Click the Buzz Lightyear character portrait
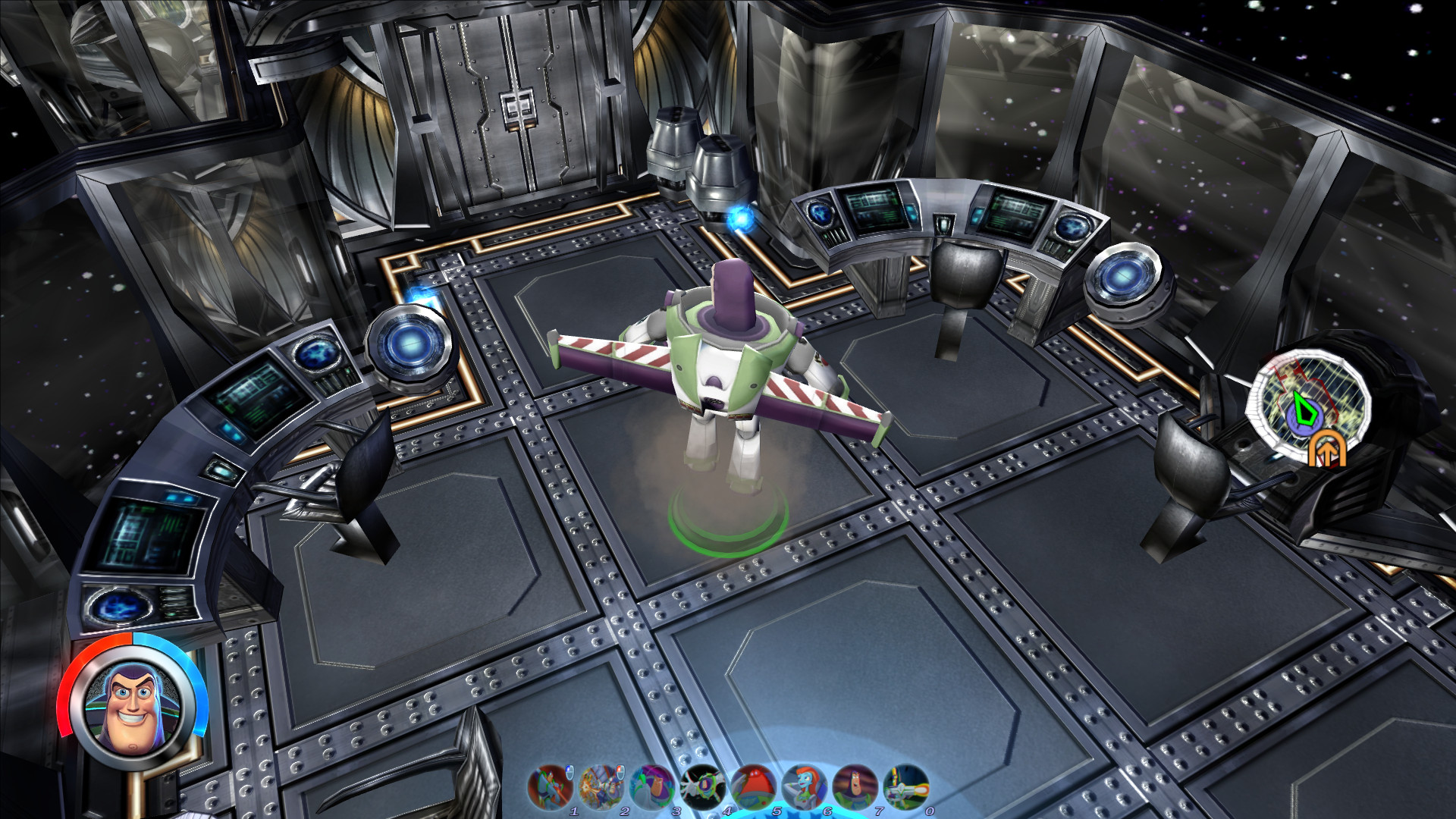 pos(132,704)
